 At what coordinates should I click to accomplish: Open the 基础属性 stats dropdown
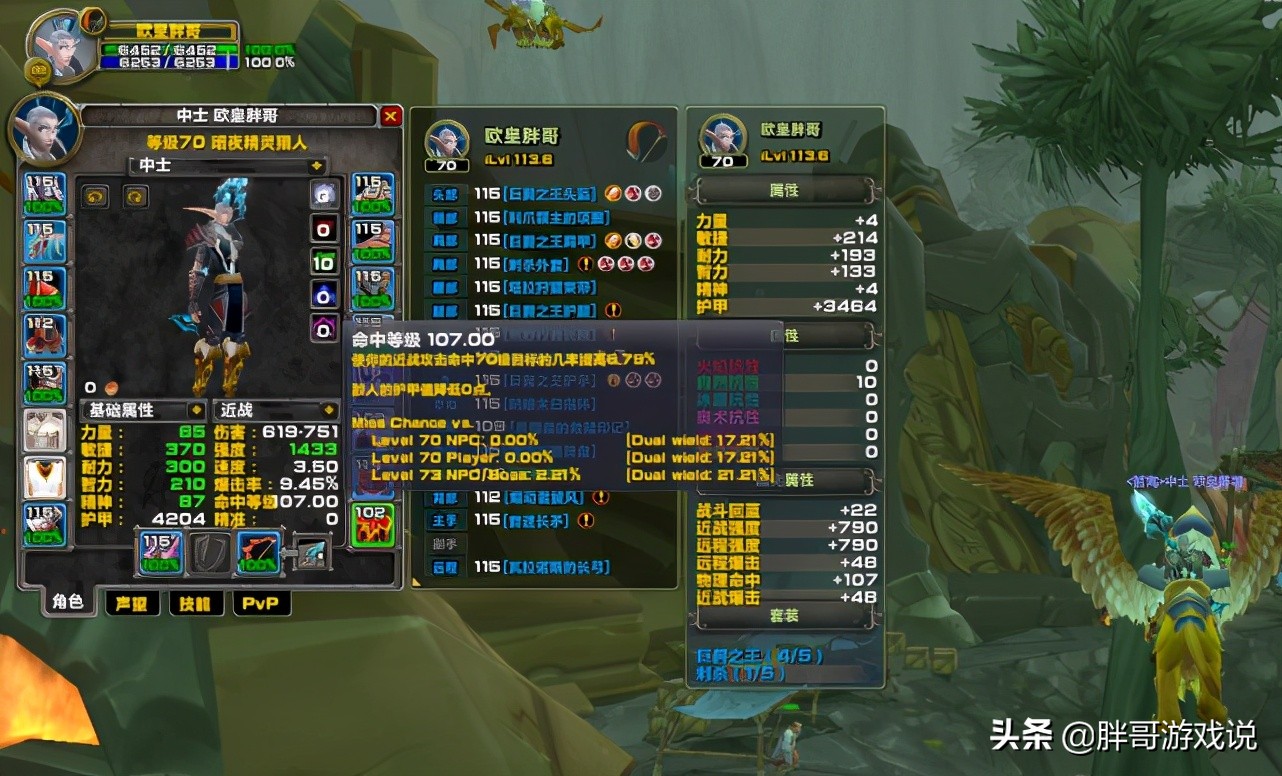point(143,410)
